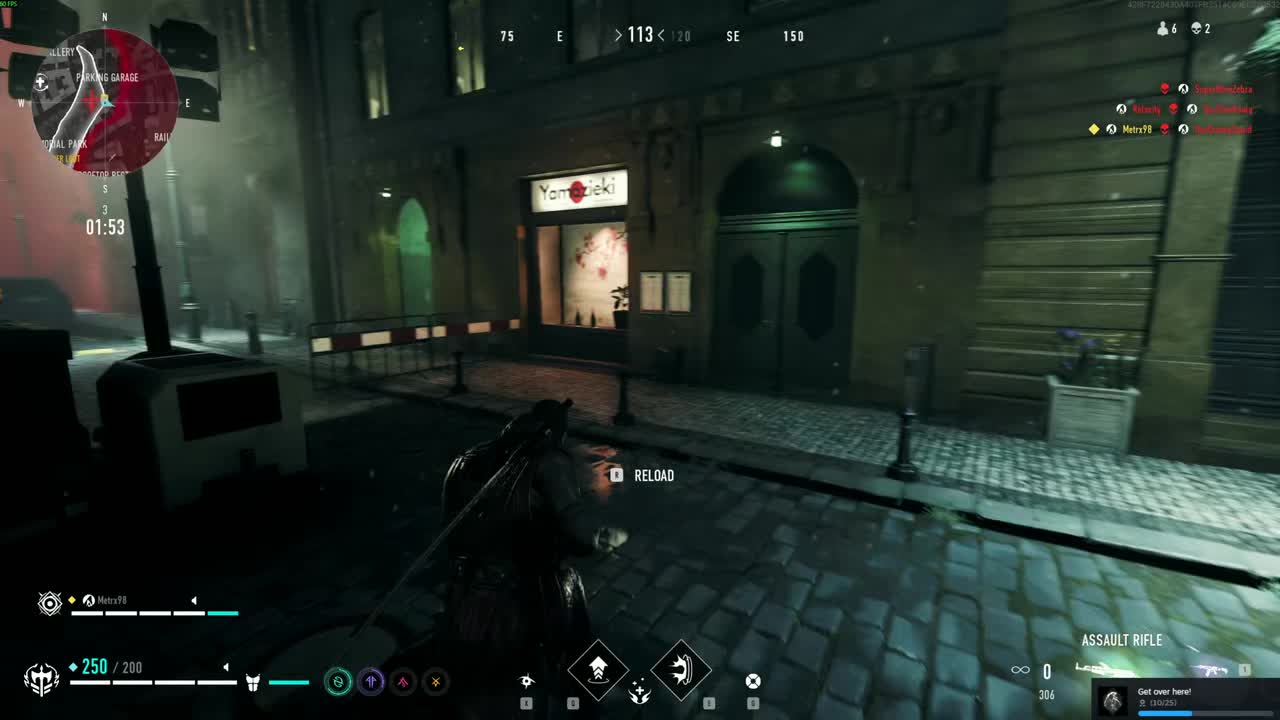Select the pink arrow passive icon
The image size is (1280, 720).
coord(403,682)
